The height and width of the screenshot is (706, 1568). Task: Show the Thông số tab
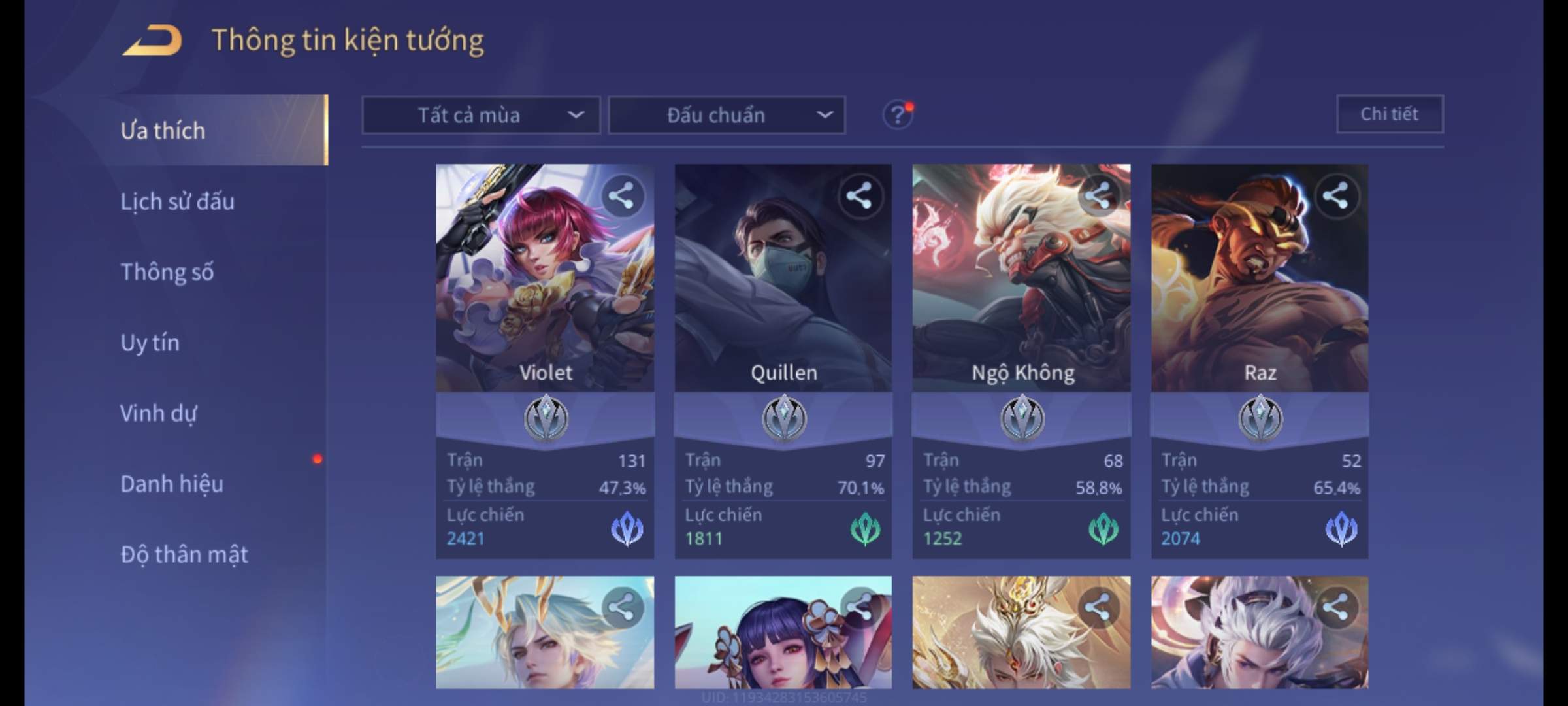tap(167, 272)
